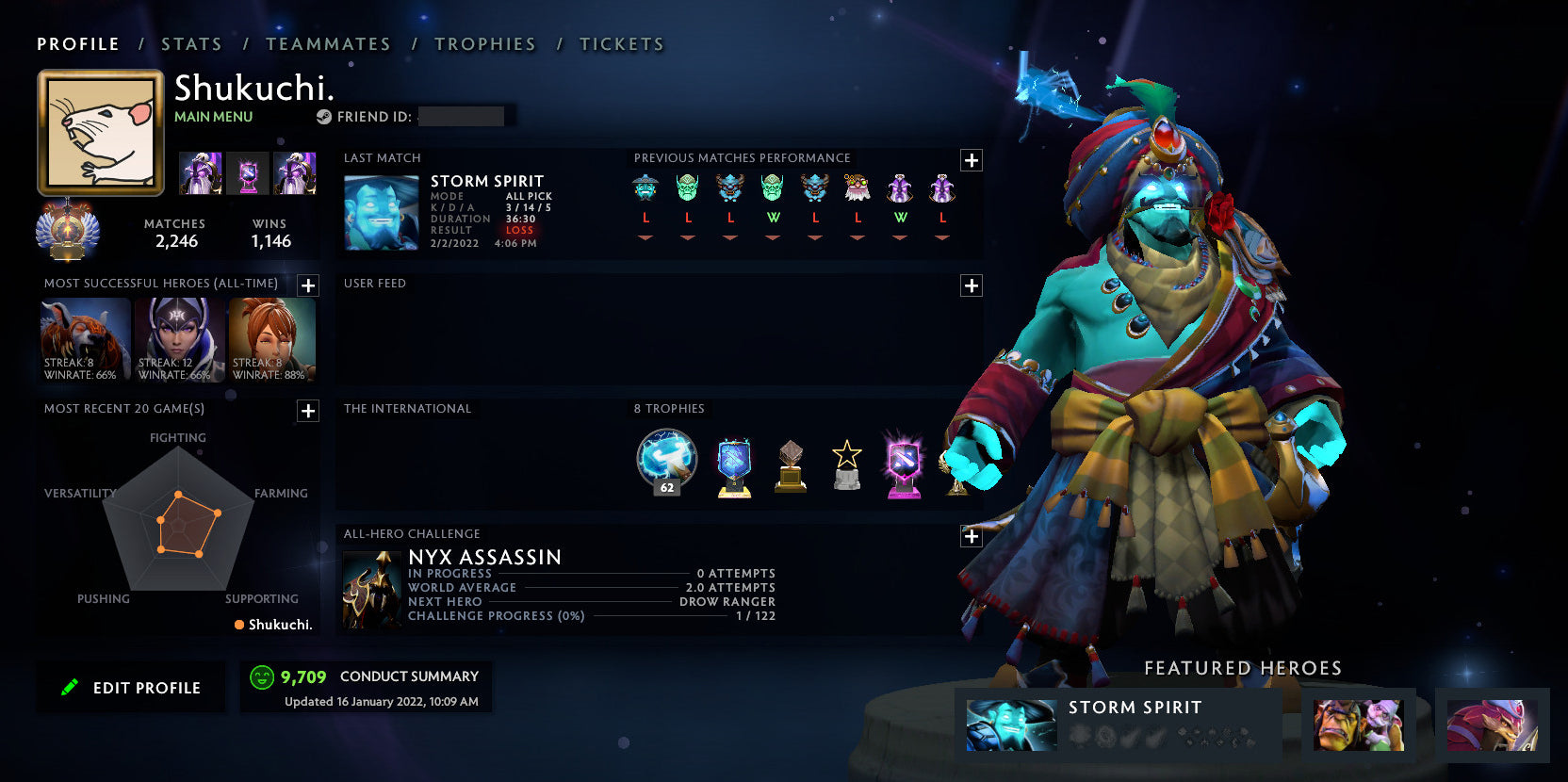The height and width of the screenshot is (782, 1568).
Task: Expand the User Feed section
Action: [971, 285]
